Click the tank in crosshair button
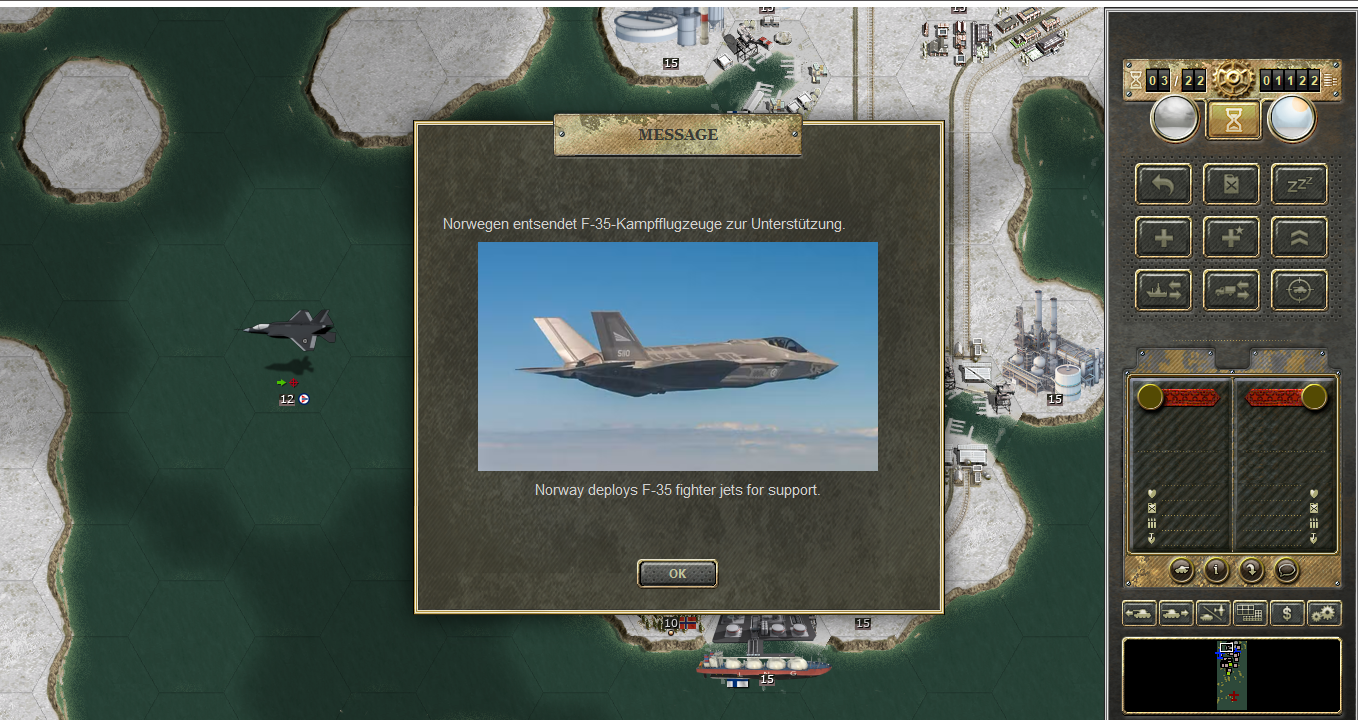 coord(1299,290)
